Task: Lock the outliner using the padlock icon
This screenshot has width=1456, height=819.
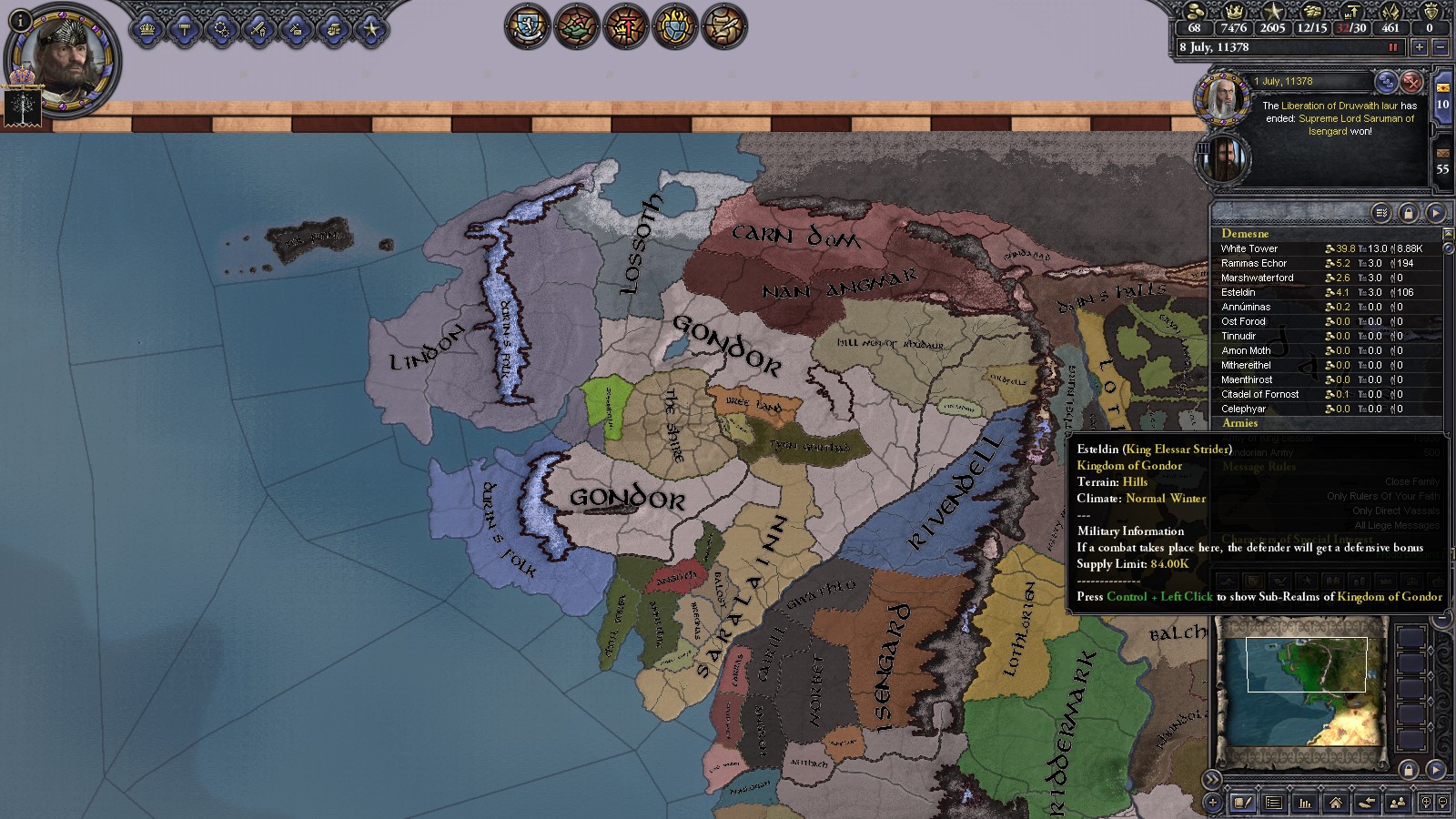Action: pyautogui.click(x=1410, y=212)
